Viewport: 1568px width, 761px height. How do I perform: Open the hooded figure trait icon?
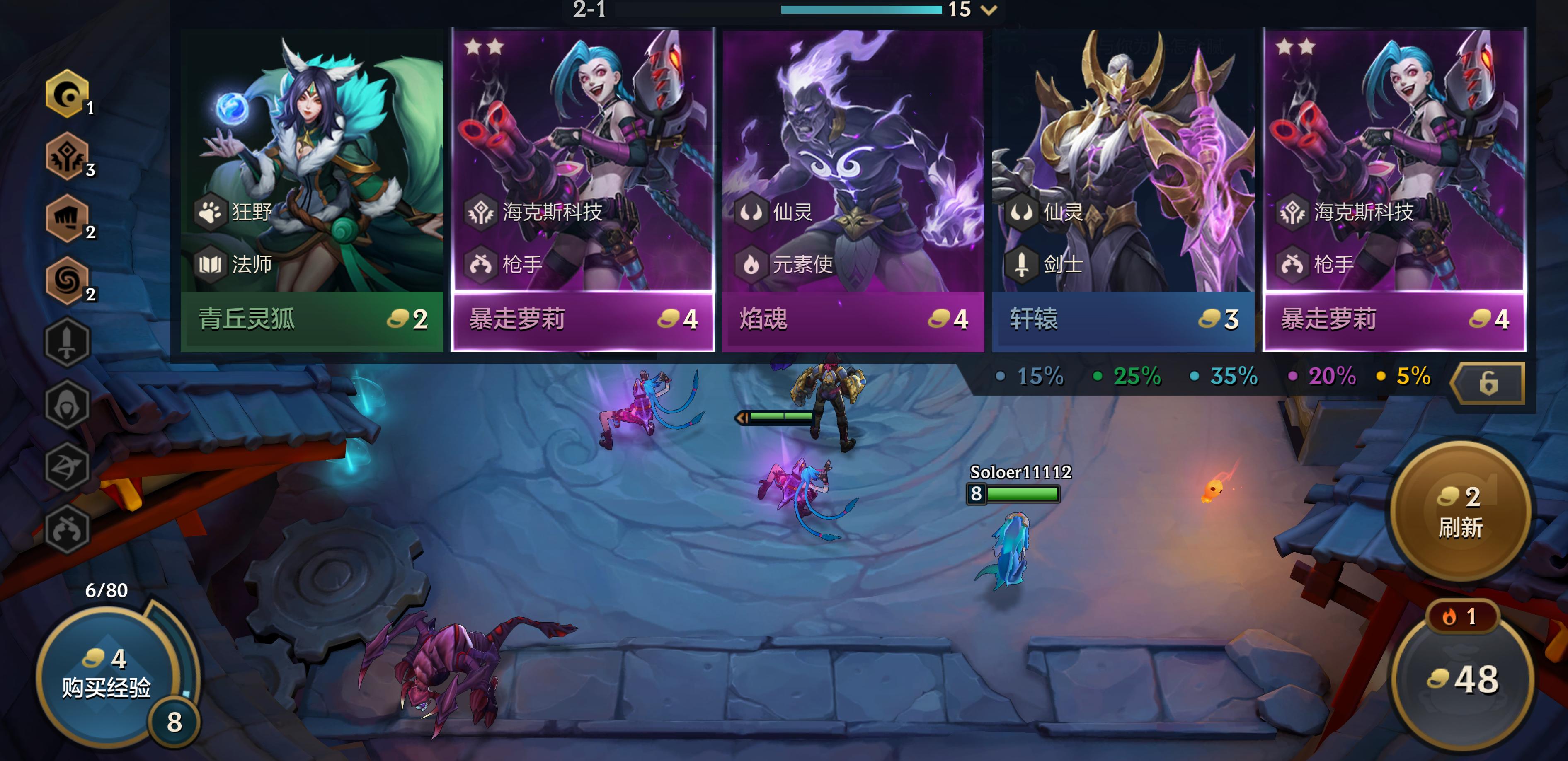[67, 405]
